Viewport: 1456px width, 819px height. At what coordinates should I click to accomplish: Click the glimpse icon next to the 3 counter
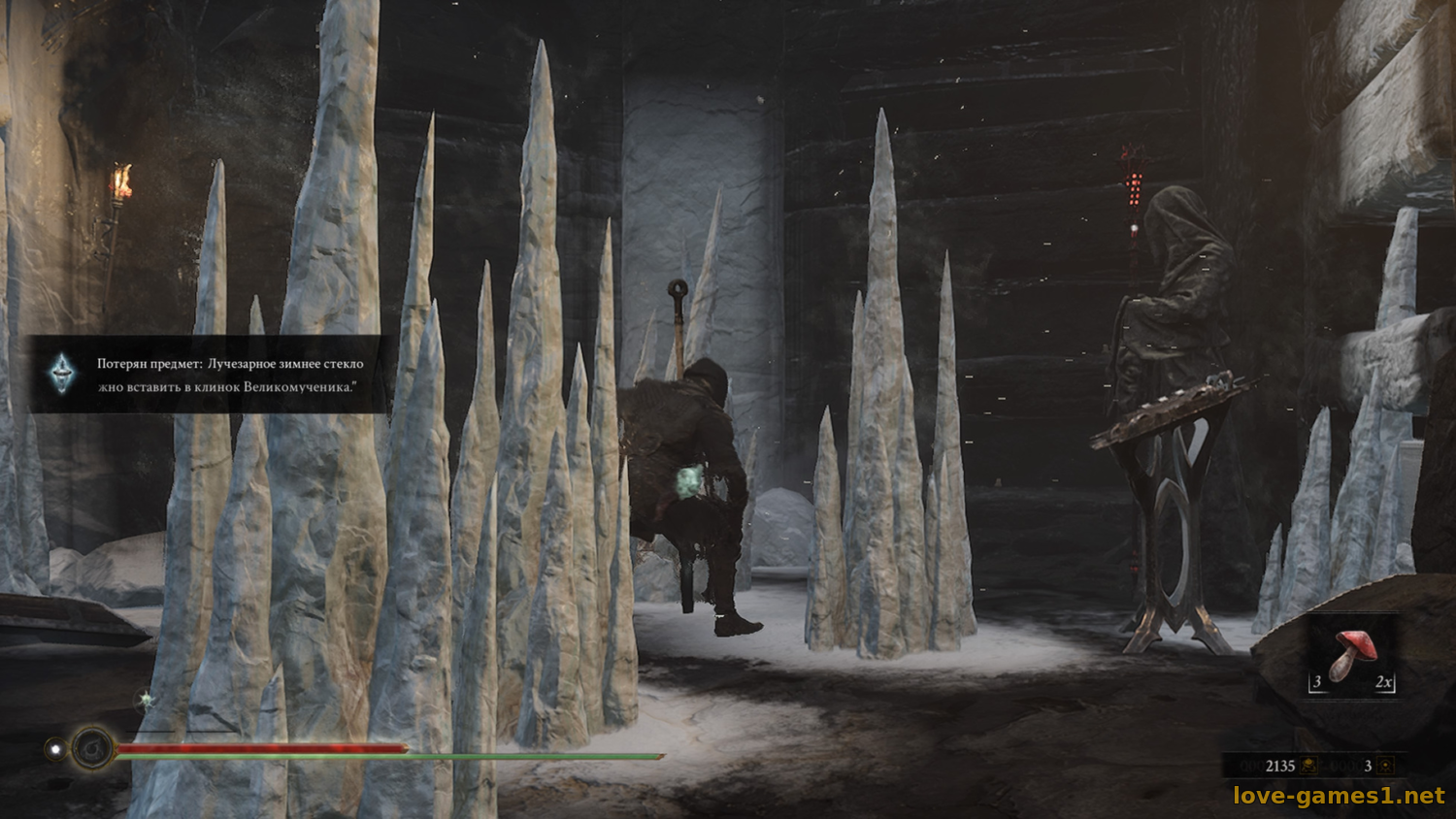tap(1385, 766)
